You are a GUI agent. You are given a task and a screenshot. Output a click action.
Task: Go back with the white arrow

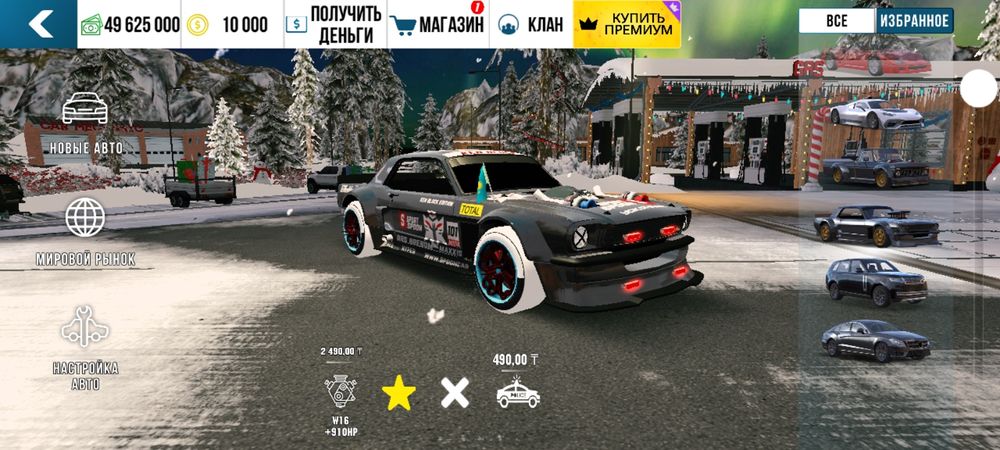tap(40, 24)
